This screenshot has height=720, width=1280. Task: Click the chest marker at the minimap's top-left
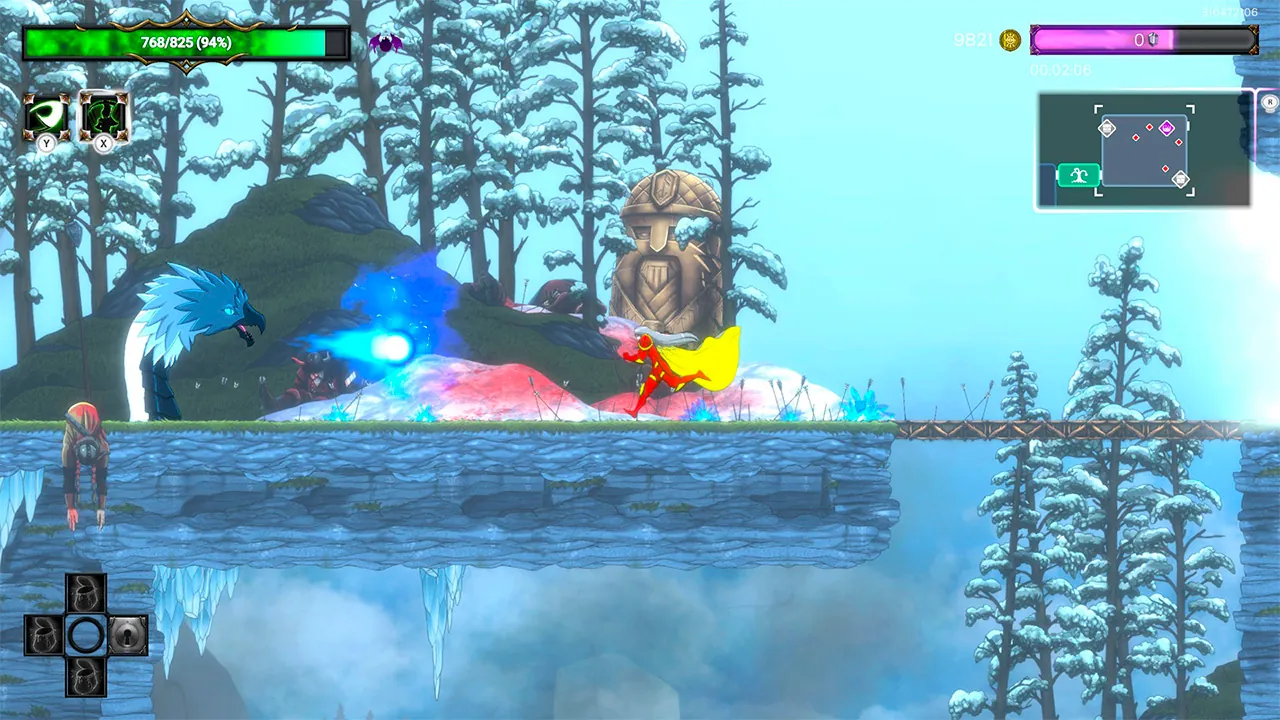[1107, 129]
